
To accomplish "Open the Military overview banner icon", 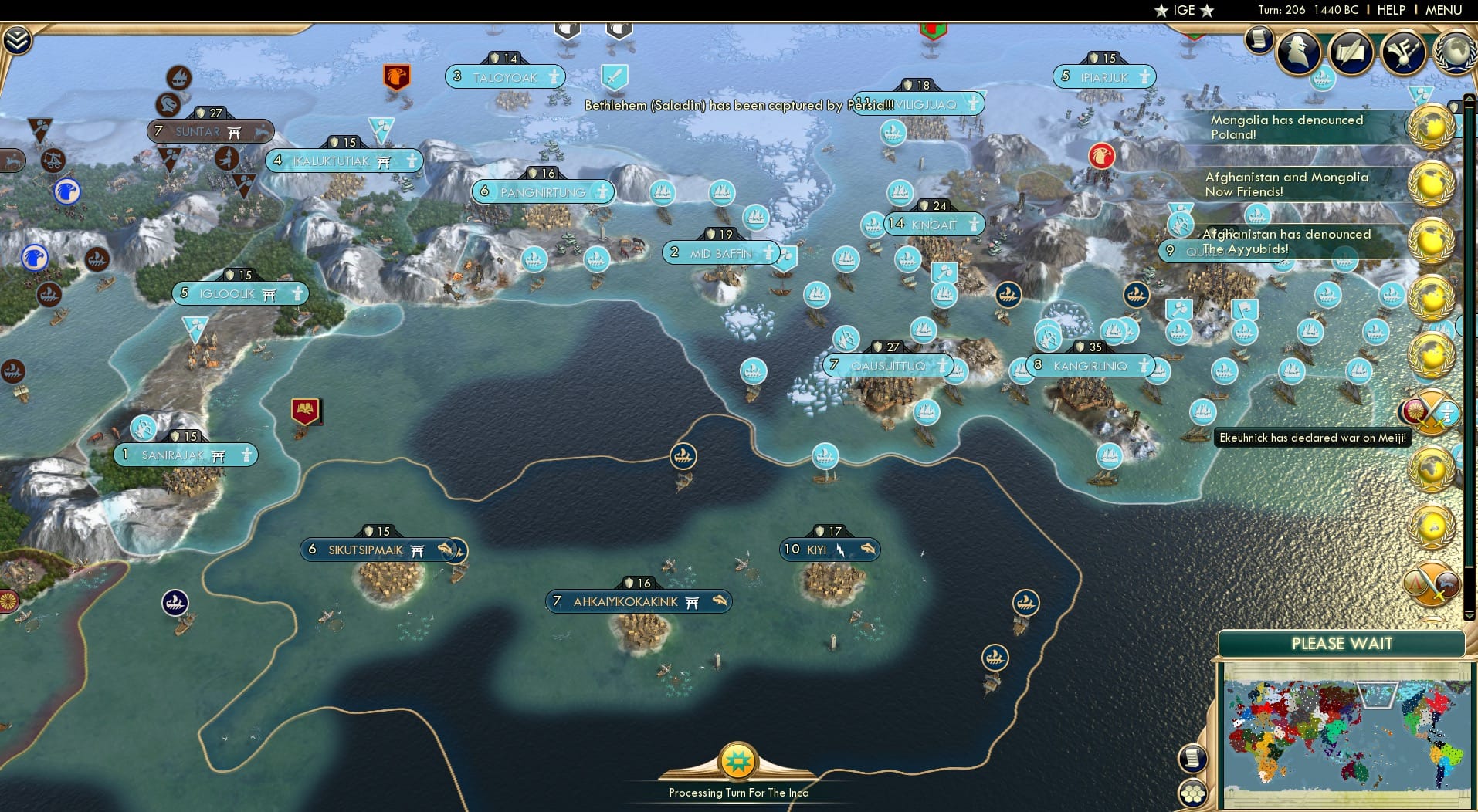I will 1403,52.
